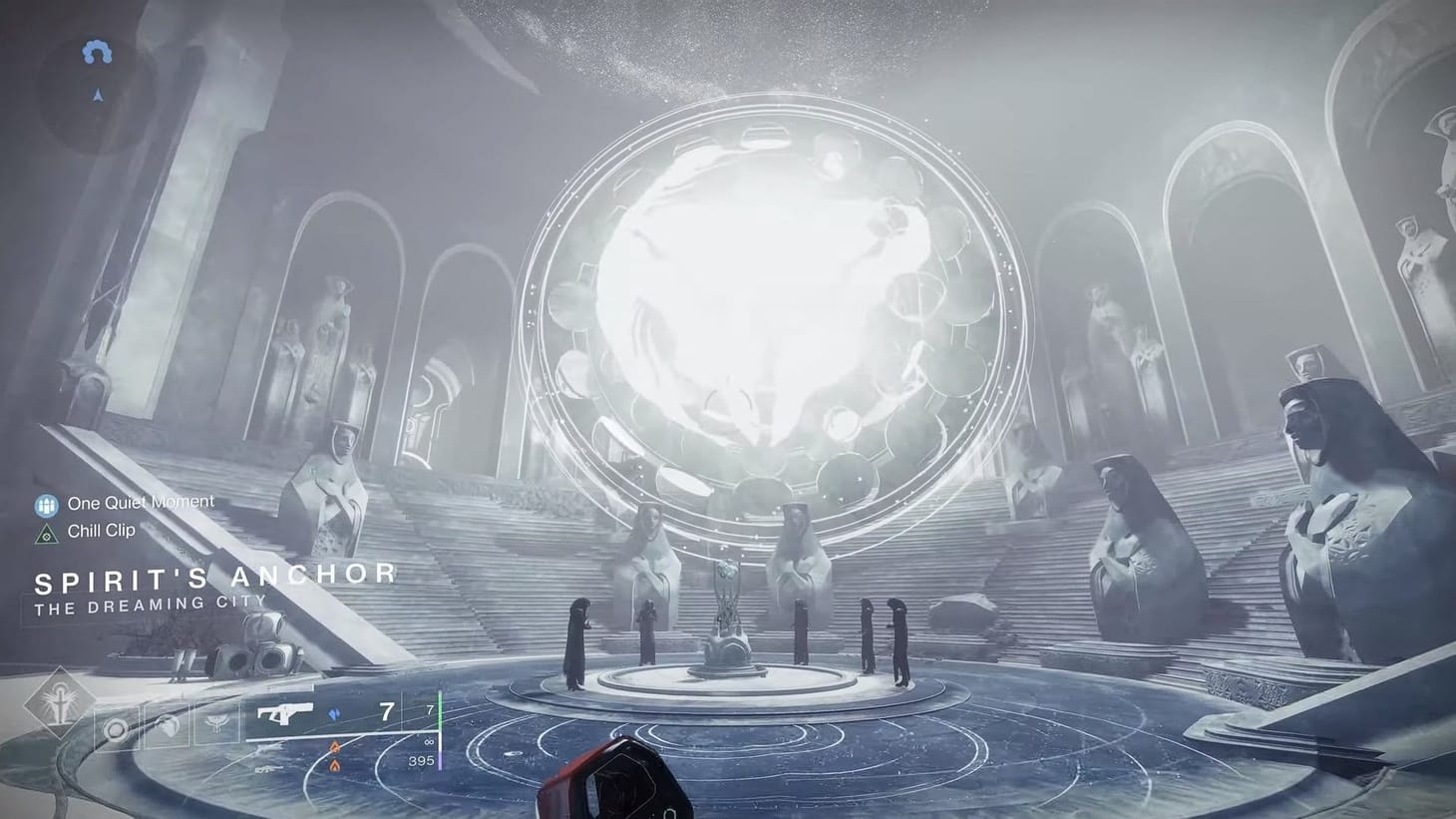Click the purple vertical ammo bar

(x=441, y=761)
